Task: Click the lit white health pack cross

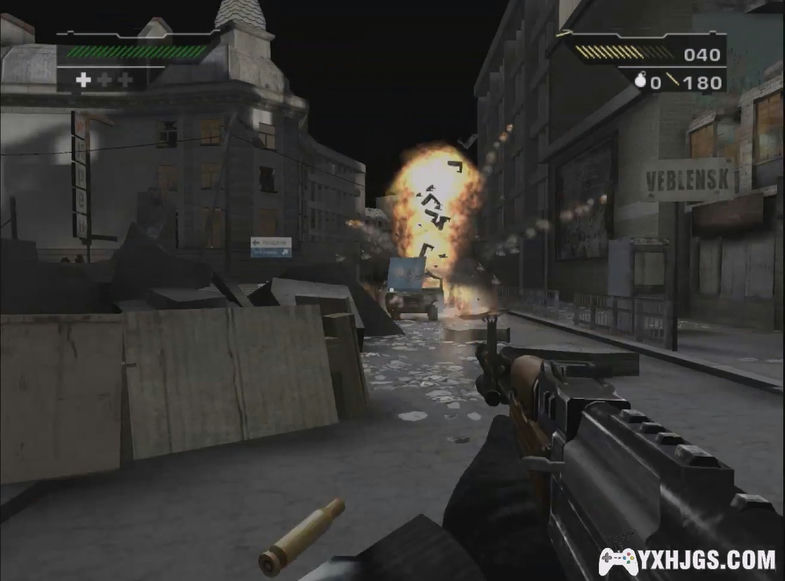Action: 84,79
